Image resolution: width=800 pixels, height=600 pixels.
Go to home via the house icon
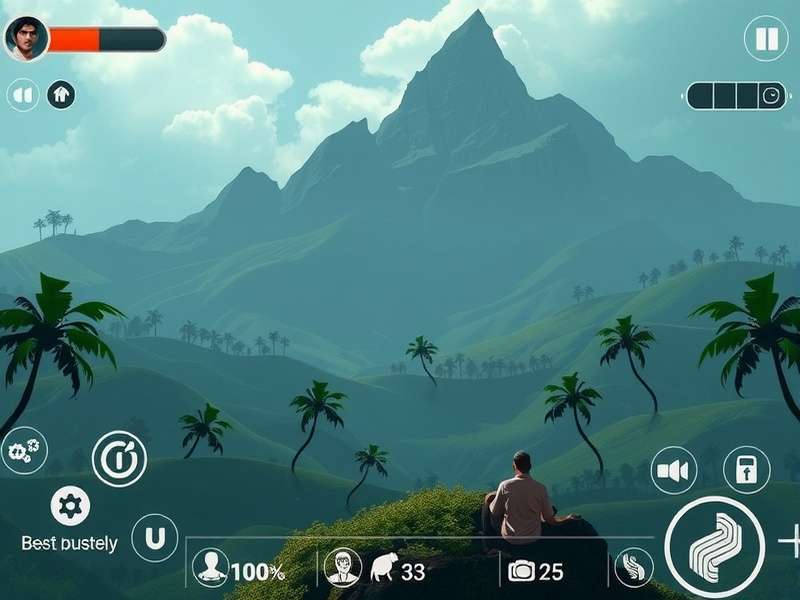[x=61, y=95]
